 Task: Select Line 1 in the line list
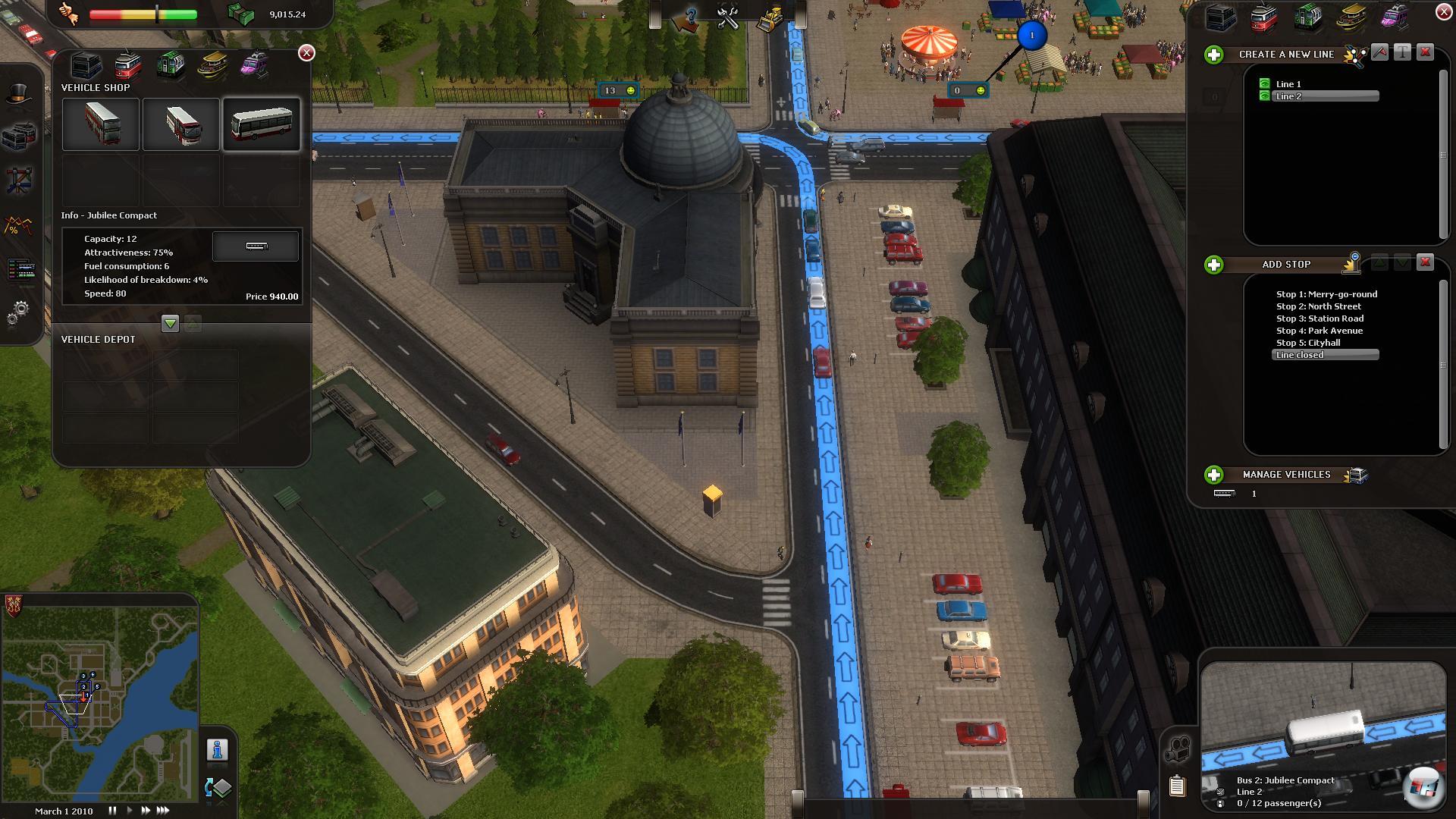point(1288,84)
